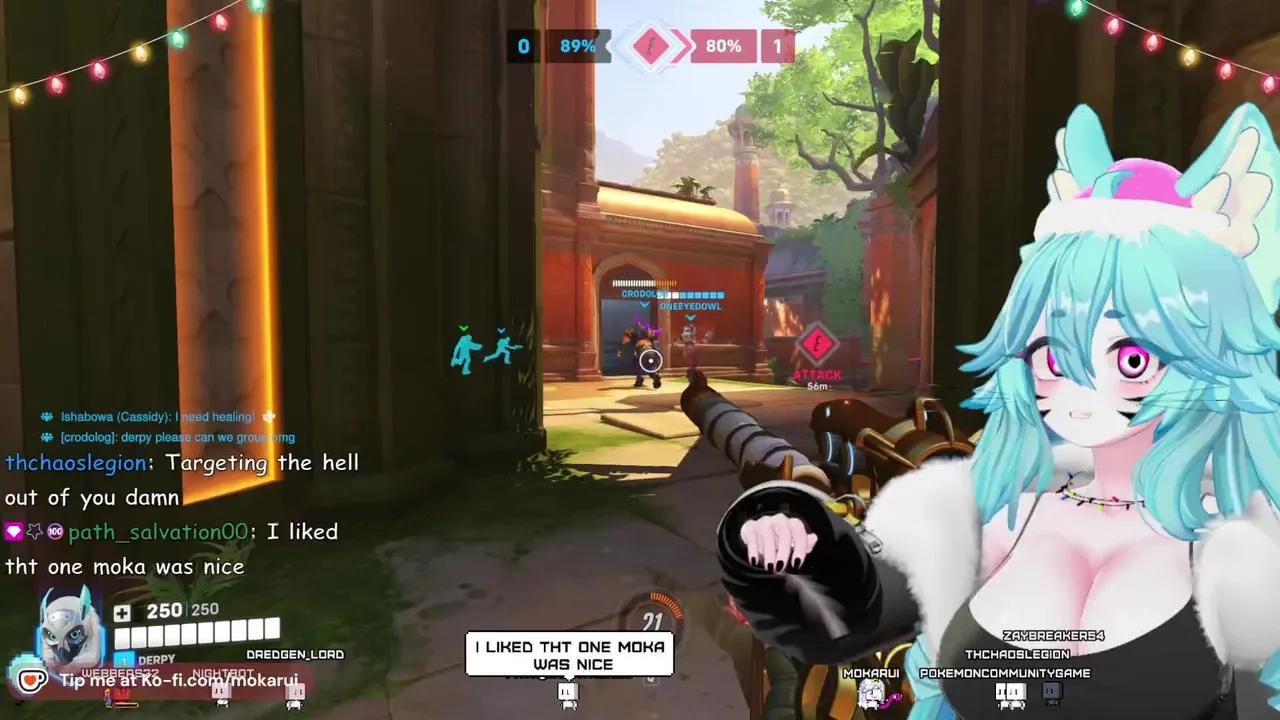Select the 100 badge before path_salvation00's name
1280x720 pixels.
(54, 531)
